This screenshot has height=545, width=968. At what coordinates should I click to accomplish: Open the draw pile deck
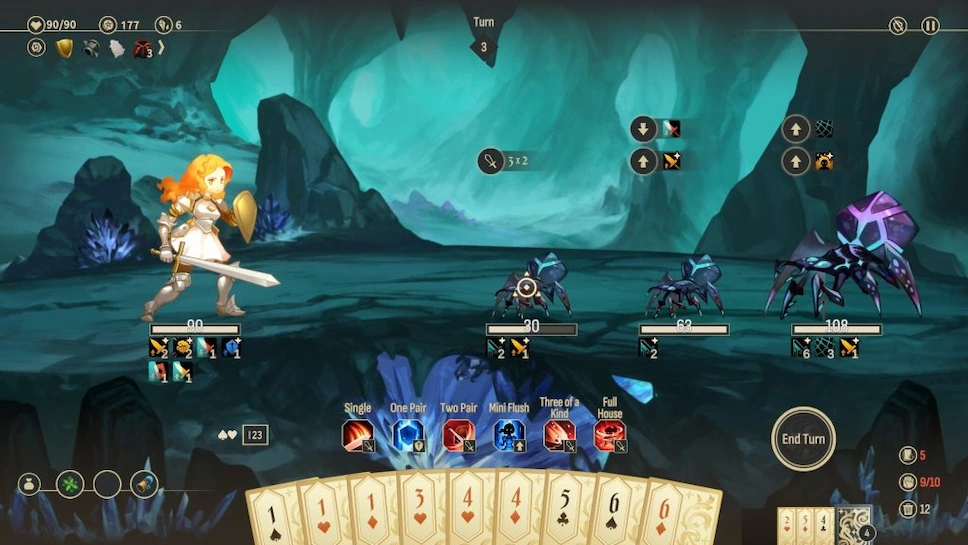(853, 524)
